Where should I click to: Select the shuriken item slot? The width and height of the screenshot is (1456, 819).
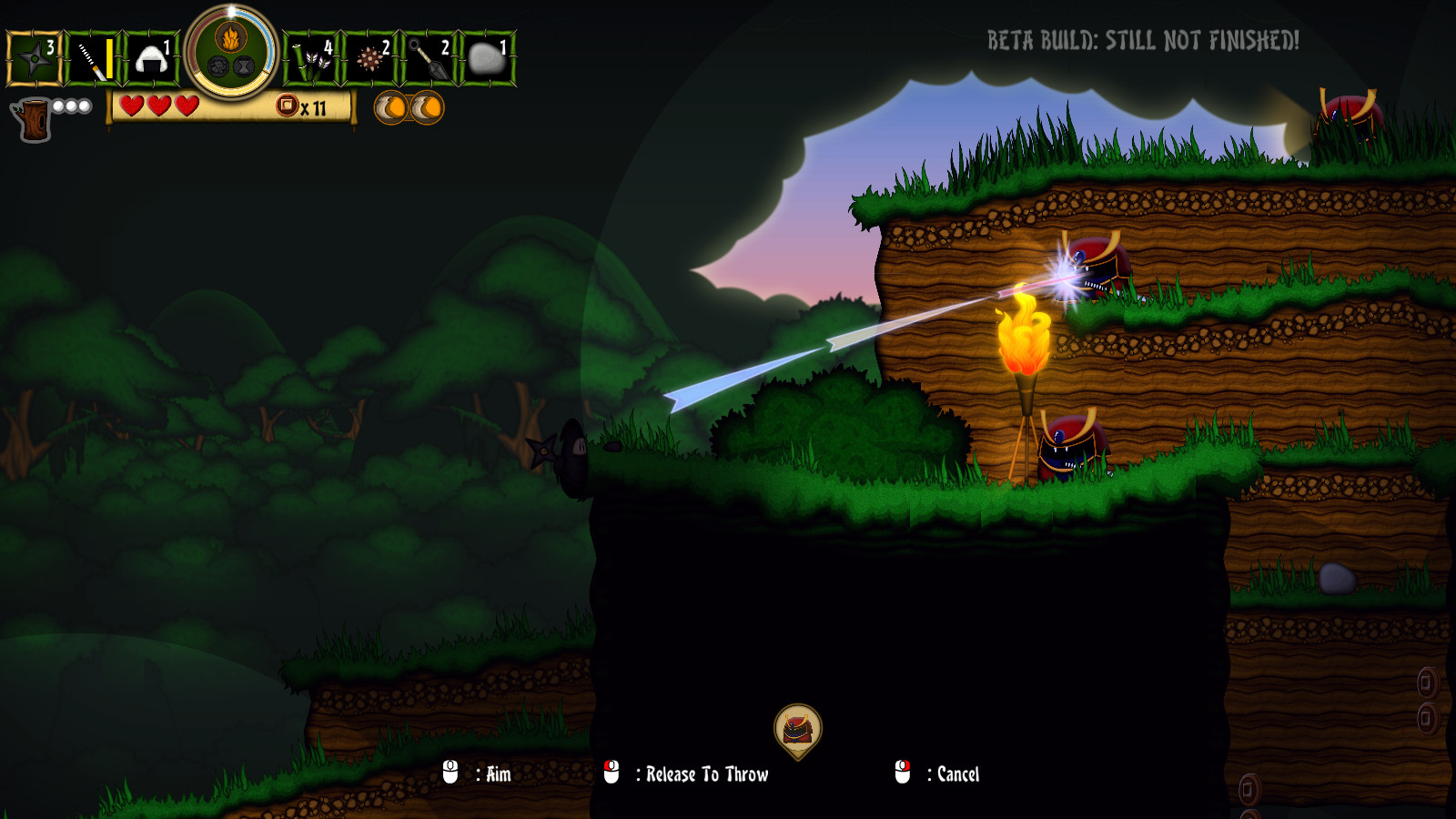[x=34, y=59]
